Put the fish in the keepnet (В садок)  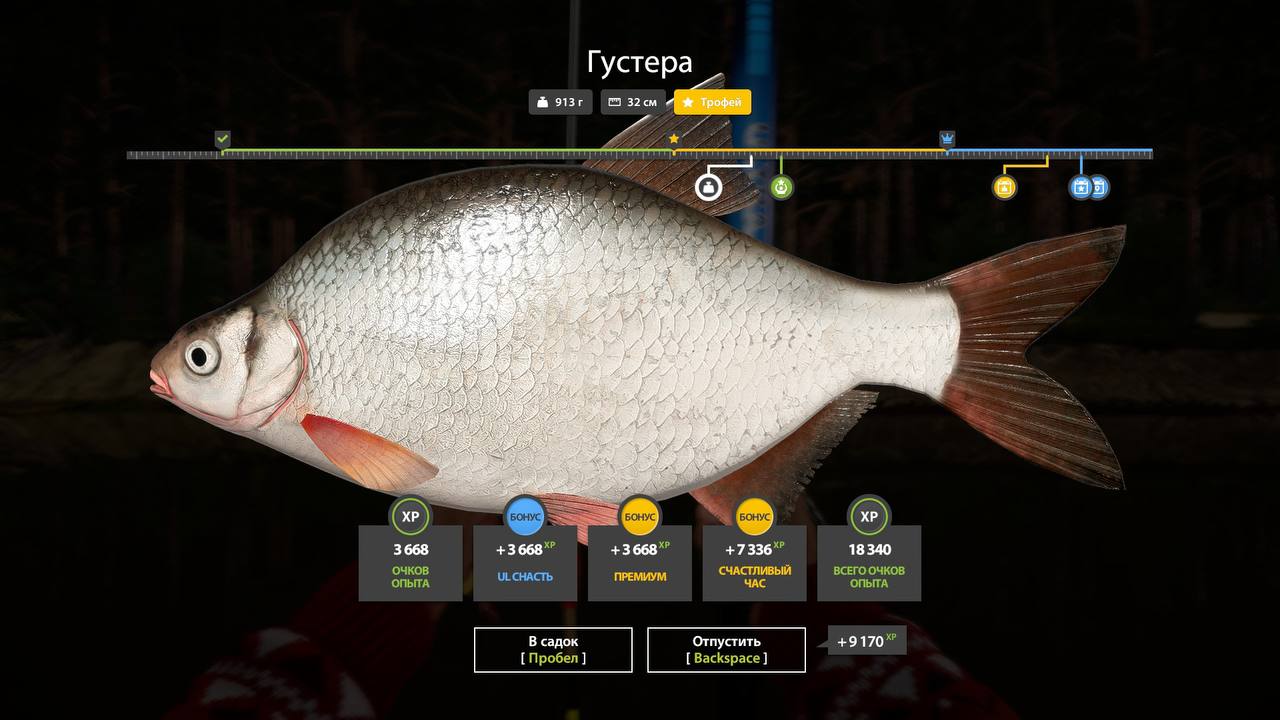coord(553,650)
